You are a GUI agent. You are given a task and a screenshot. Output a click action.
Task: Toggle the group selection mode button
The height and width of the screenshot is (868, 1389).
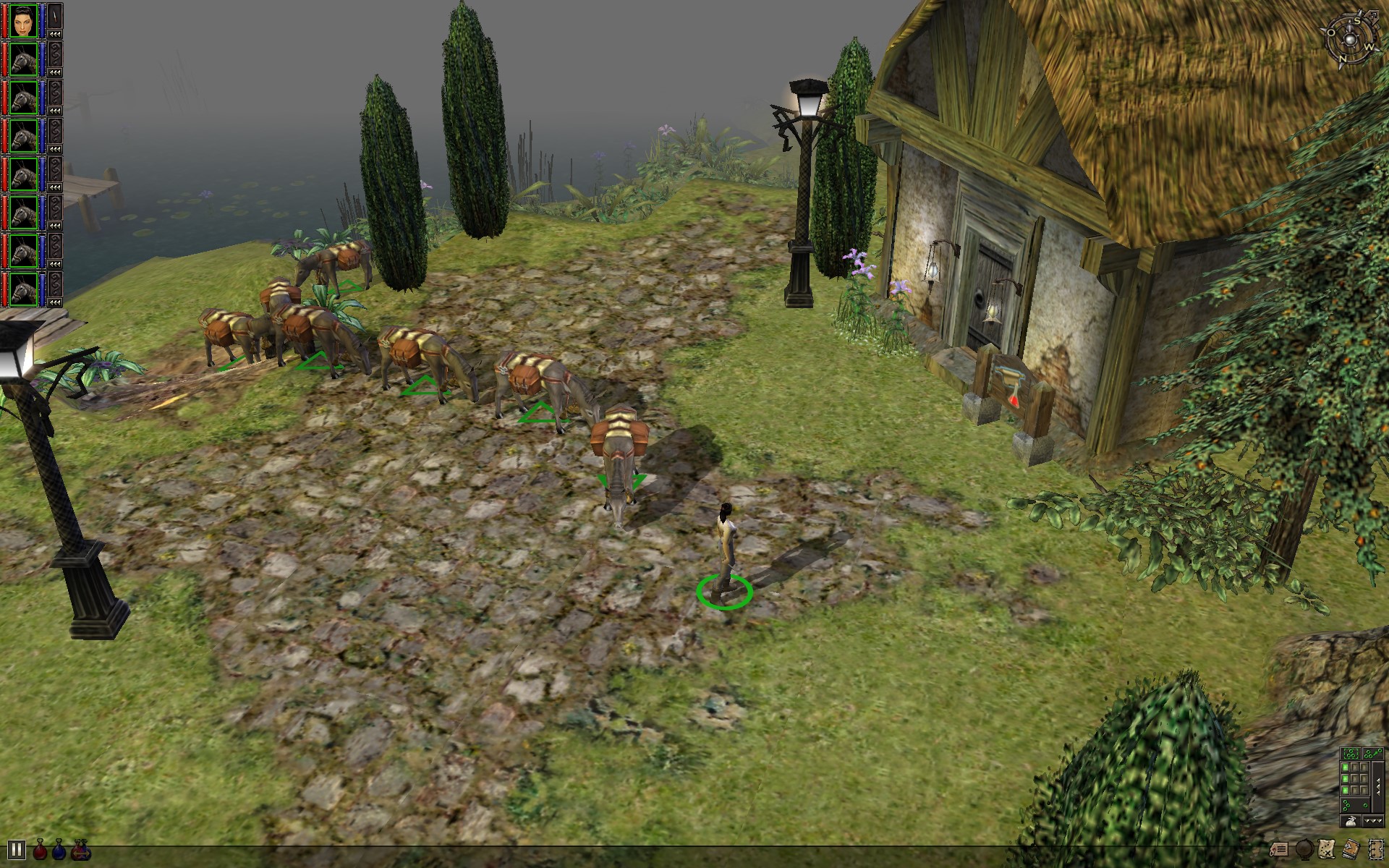point(1351,753)
